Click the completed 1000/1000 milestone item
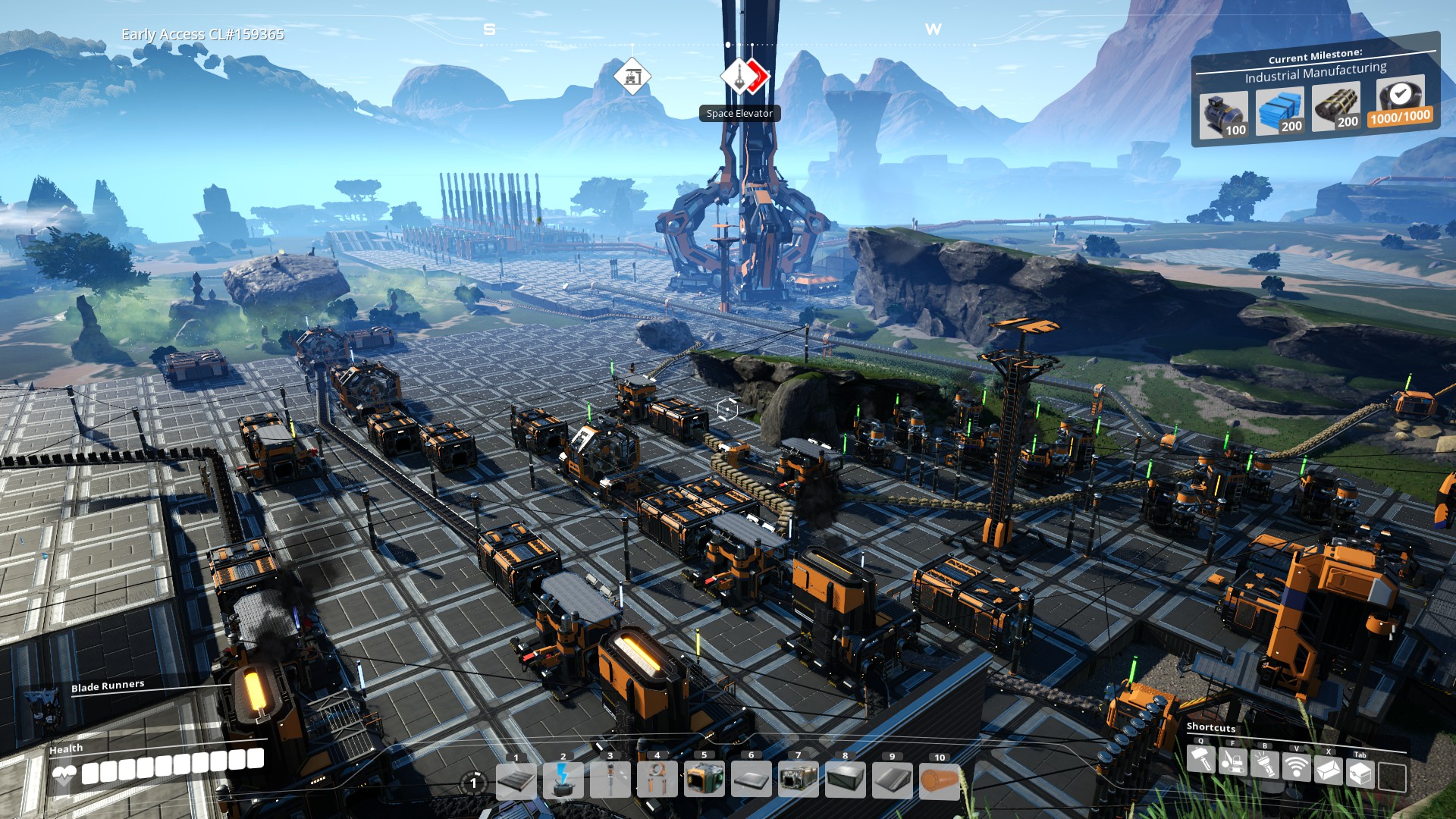This screenshot has height=819, width=1456. click(x=1400, y=102)
